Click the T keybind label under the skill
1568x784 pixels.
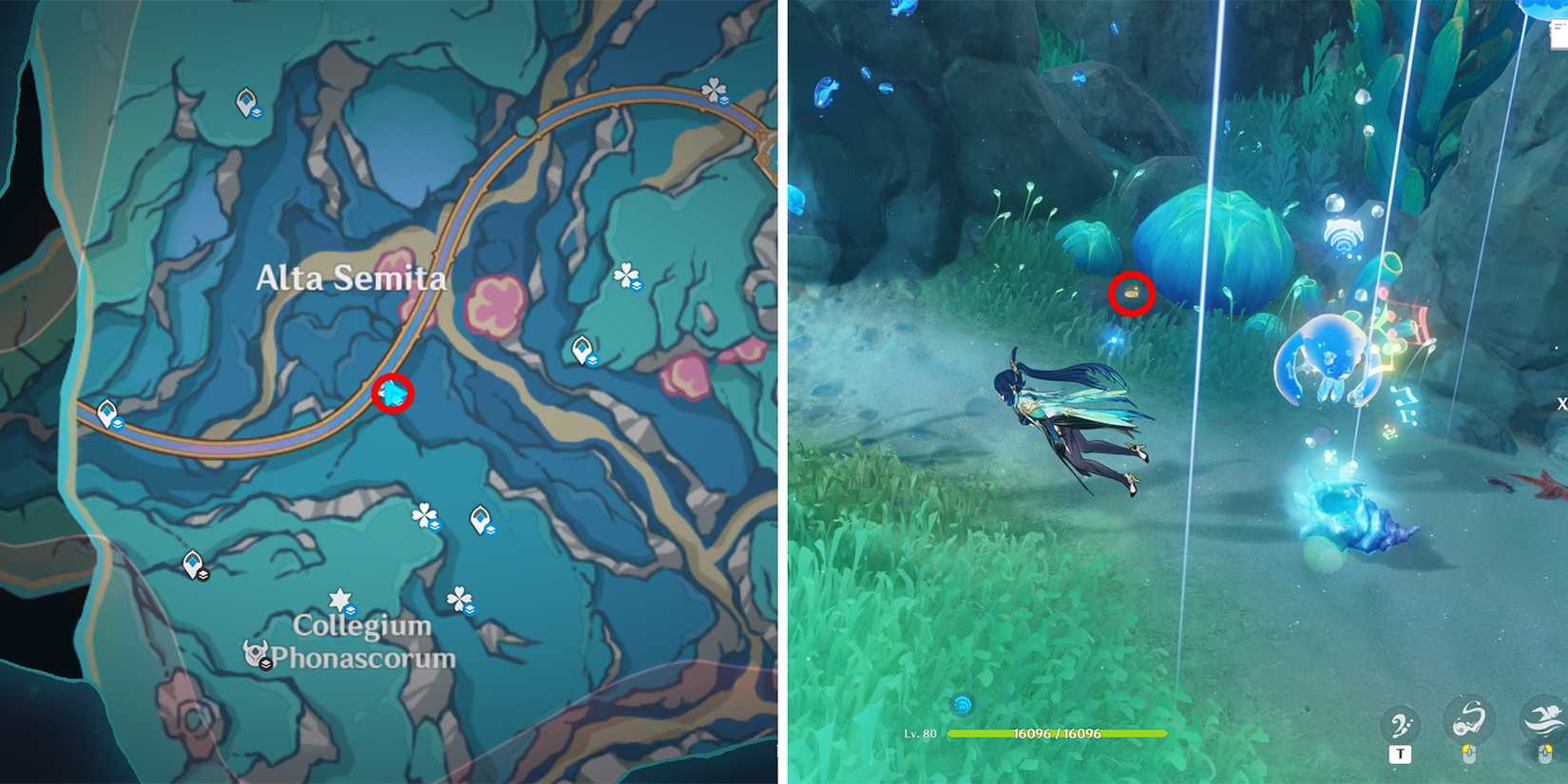click(x=1400, y=755)
